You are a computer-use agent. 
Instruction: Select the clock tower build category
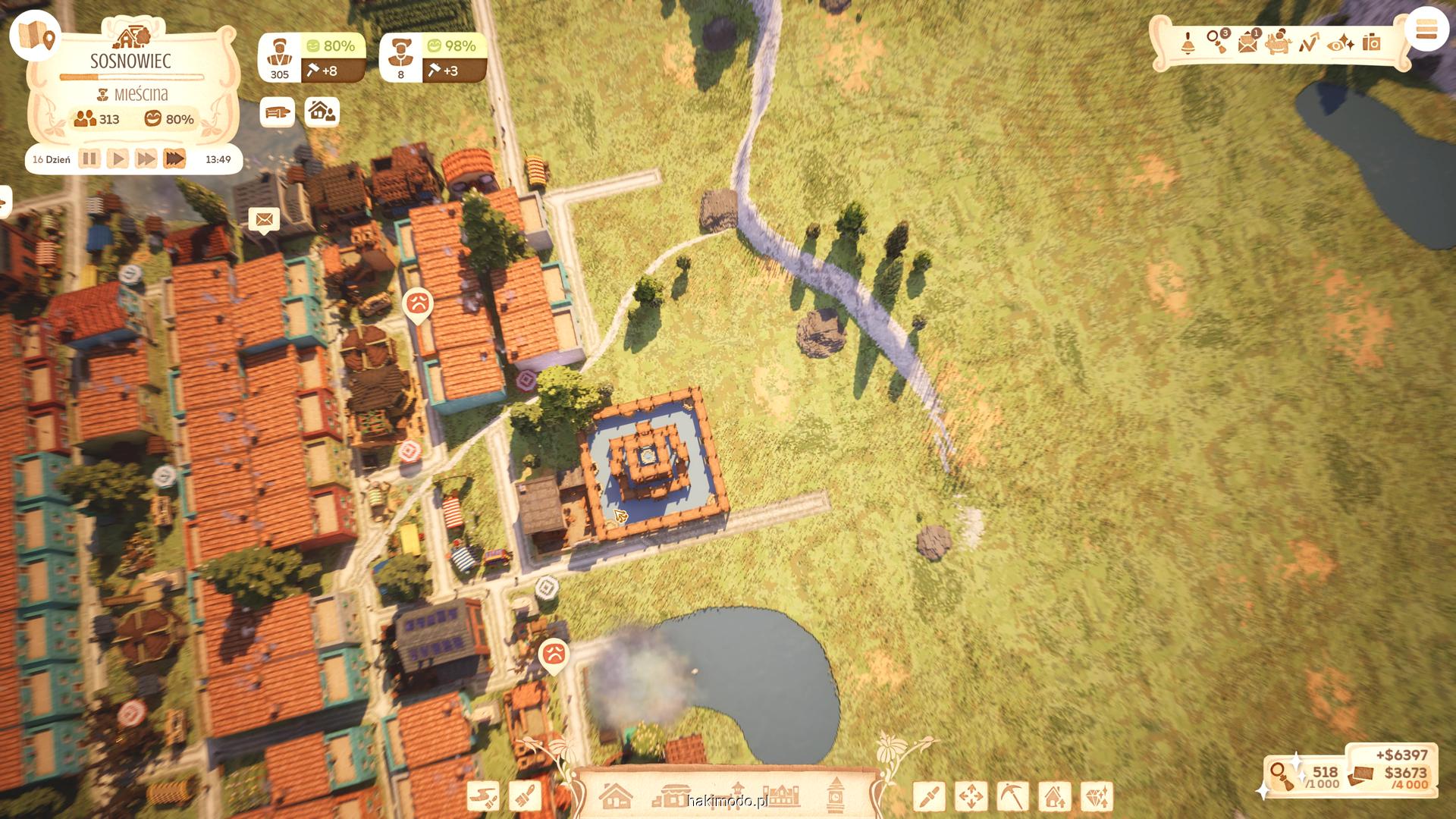click(835, 795)
